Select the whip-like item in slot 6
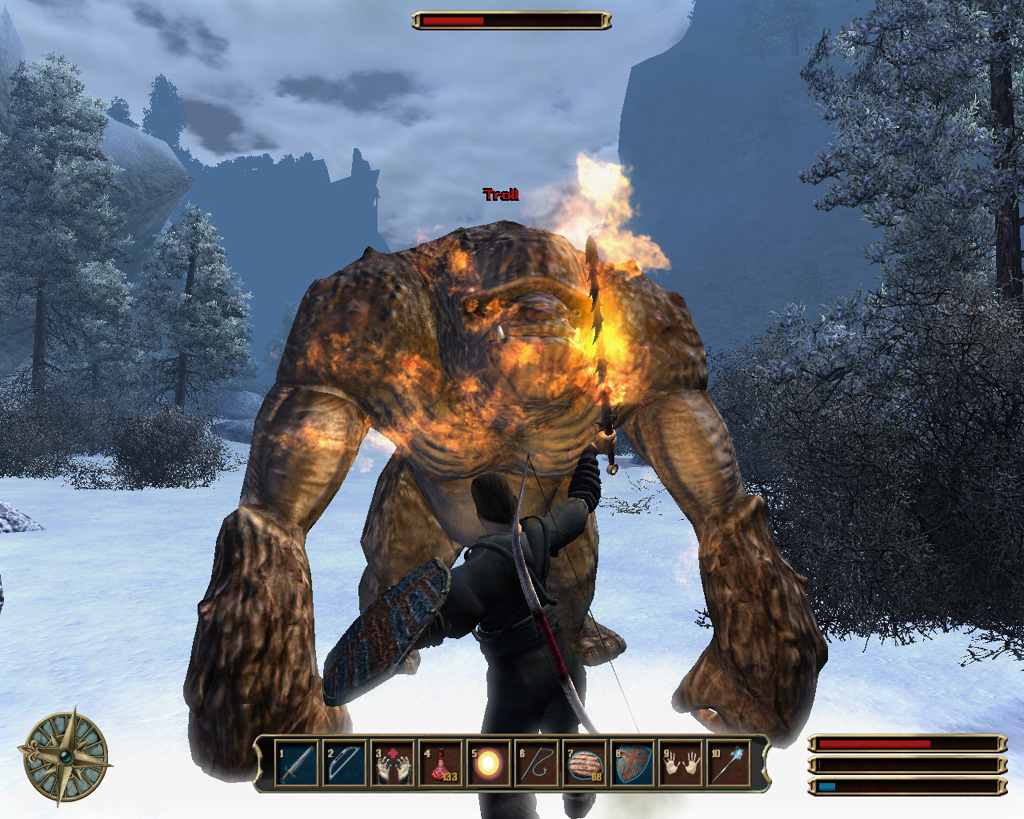The width and height of the screenshot is (1024, 819). click(x=537, y=765)
